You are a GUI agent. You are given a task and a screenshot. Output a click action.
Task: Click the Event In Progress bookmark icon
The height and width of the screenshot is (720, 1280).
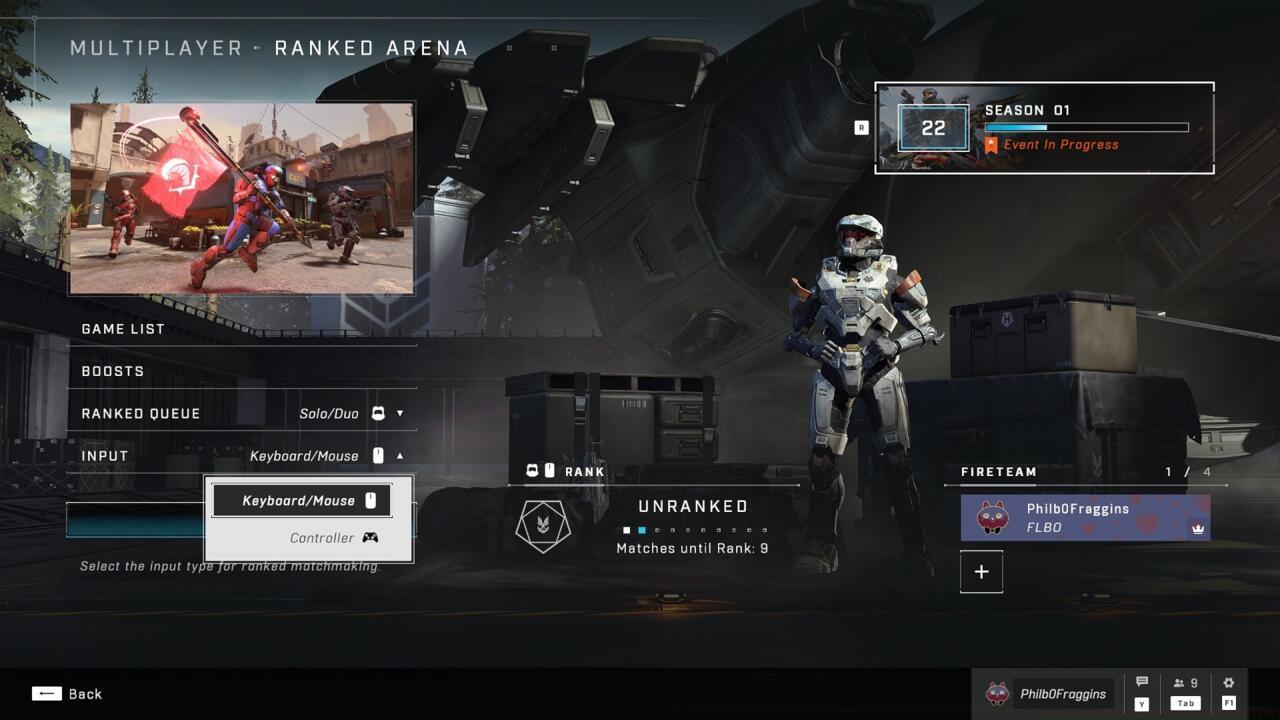[x=990, y=145]
